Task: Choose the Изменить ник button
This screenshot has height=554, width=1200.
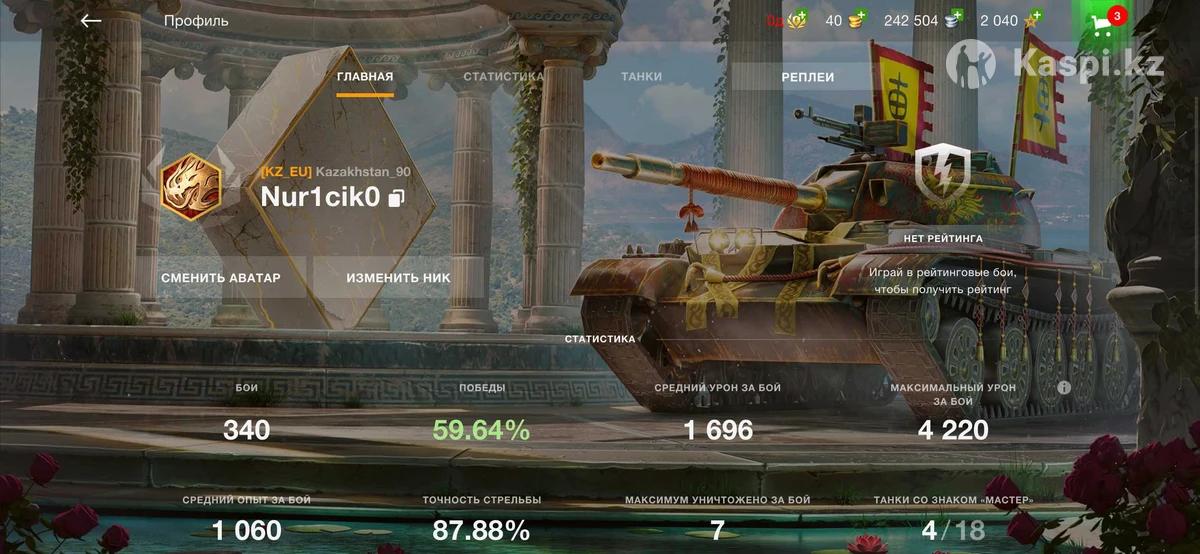Action: [398, 277]
